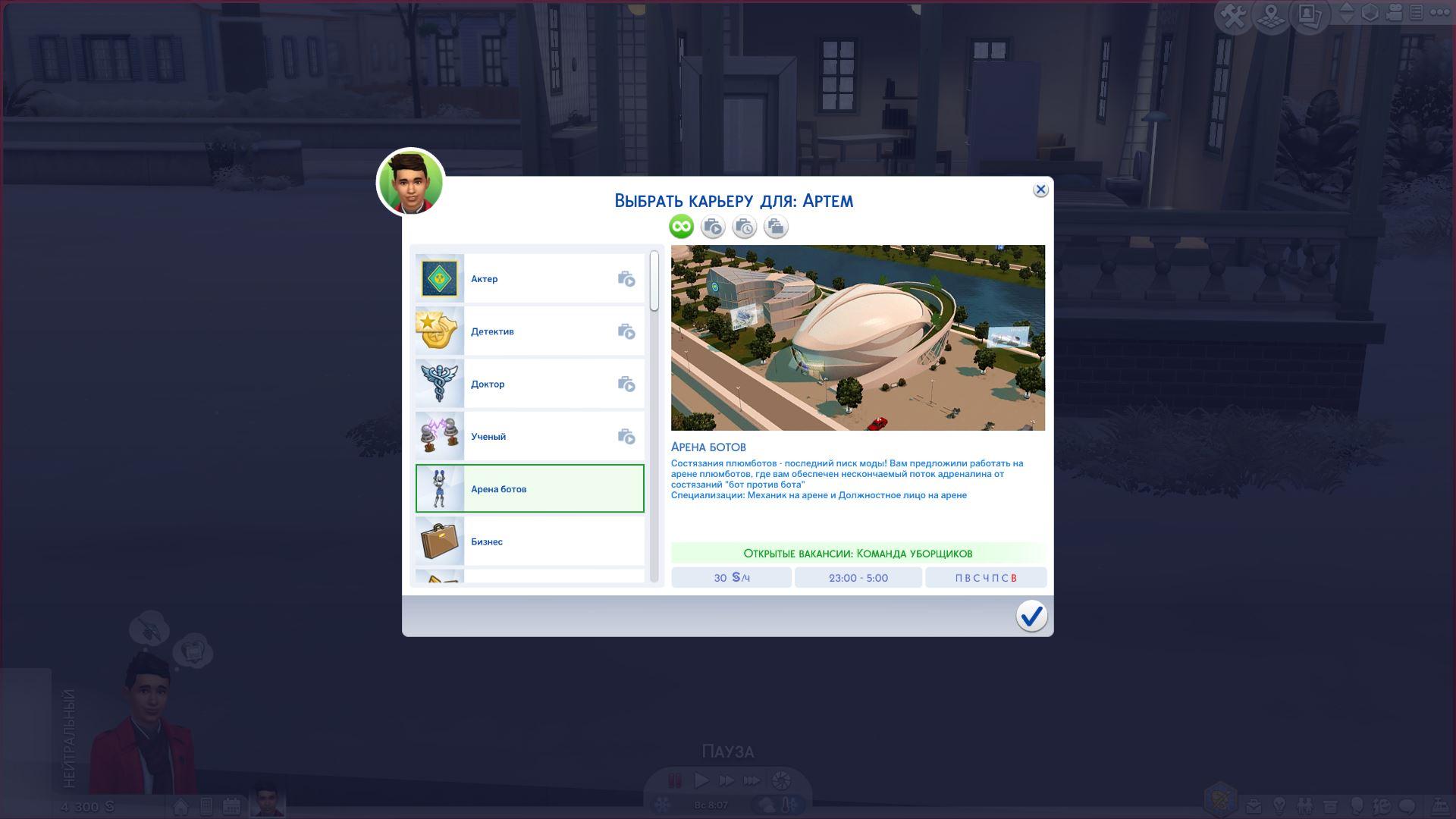Open the game options three-dot menu

coord(1439,13)
